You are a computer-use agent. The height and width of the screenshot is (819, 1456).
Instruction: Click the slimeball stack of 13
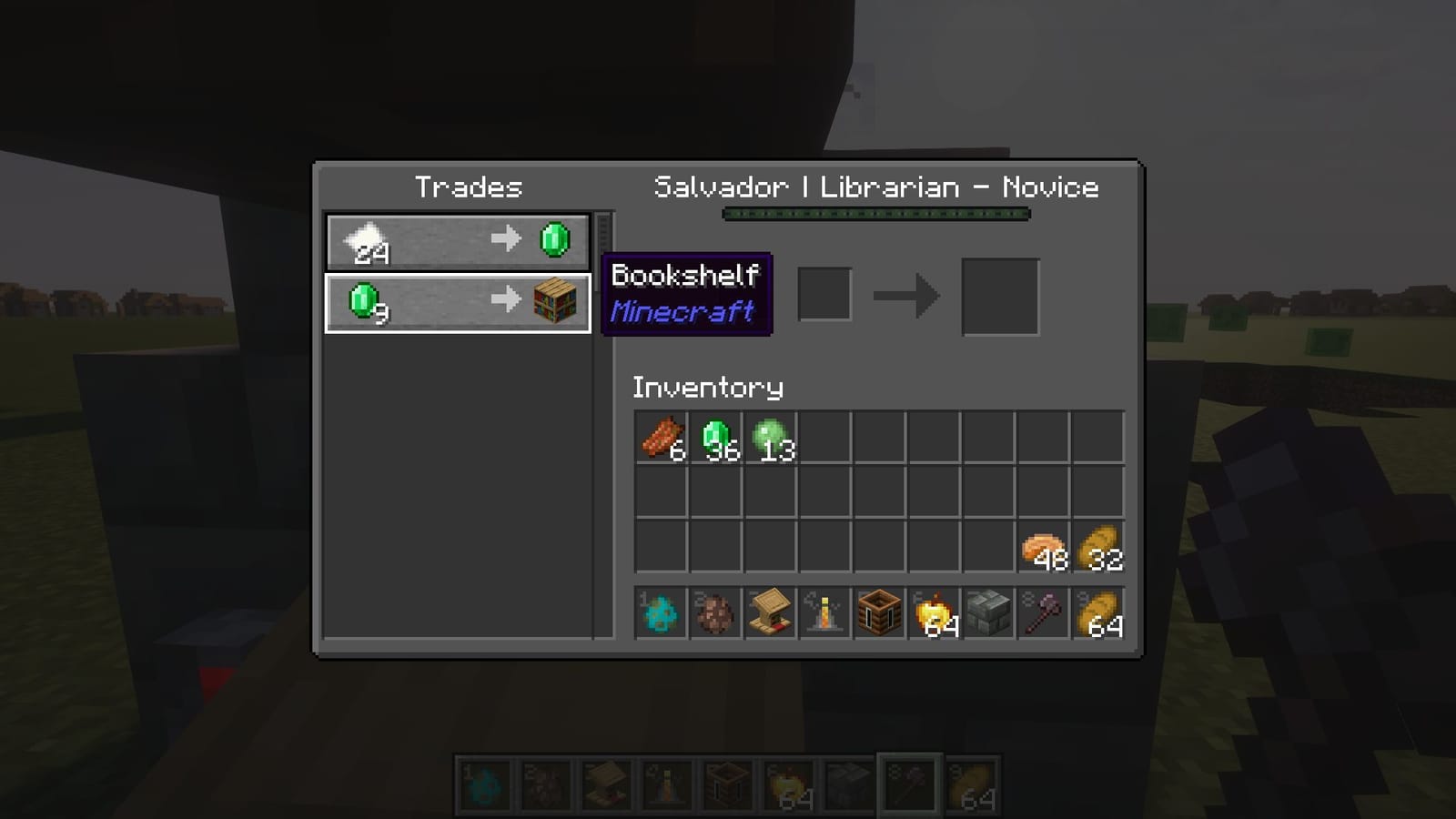769,439
